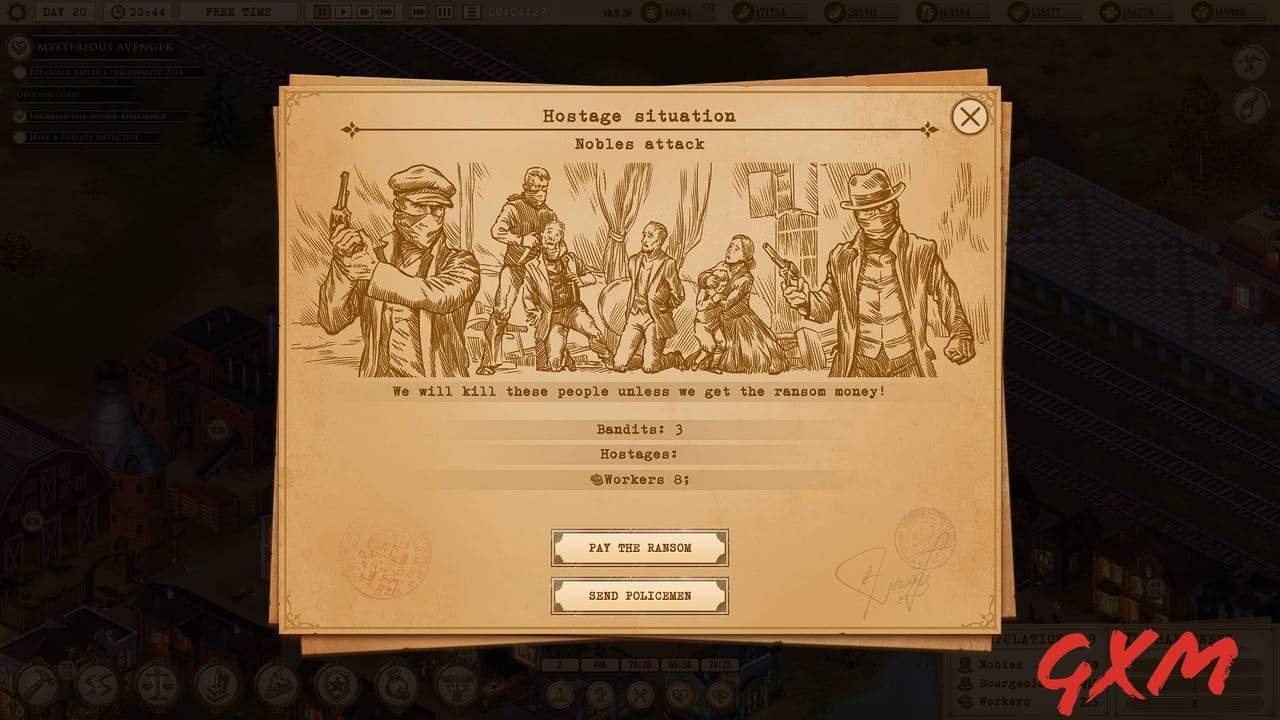Select the construction hammer tool
The height and width of the screenshot is (720, 1280).
(38, 687)
